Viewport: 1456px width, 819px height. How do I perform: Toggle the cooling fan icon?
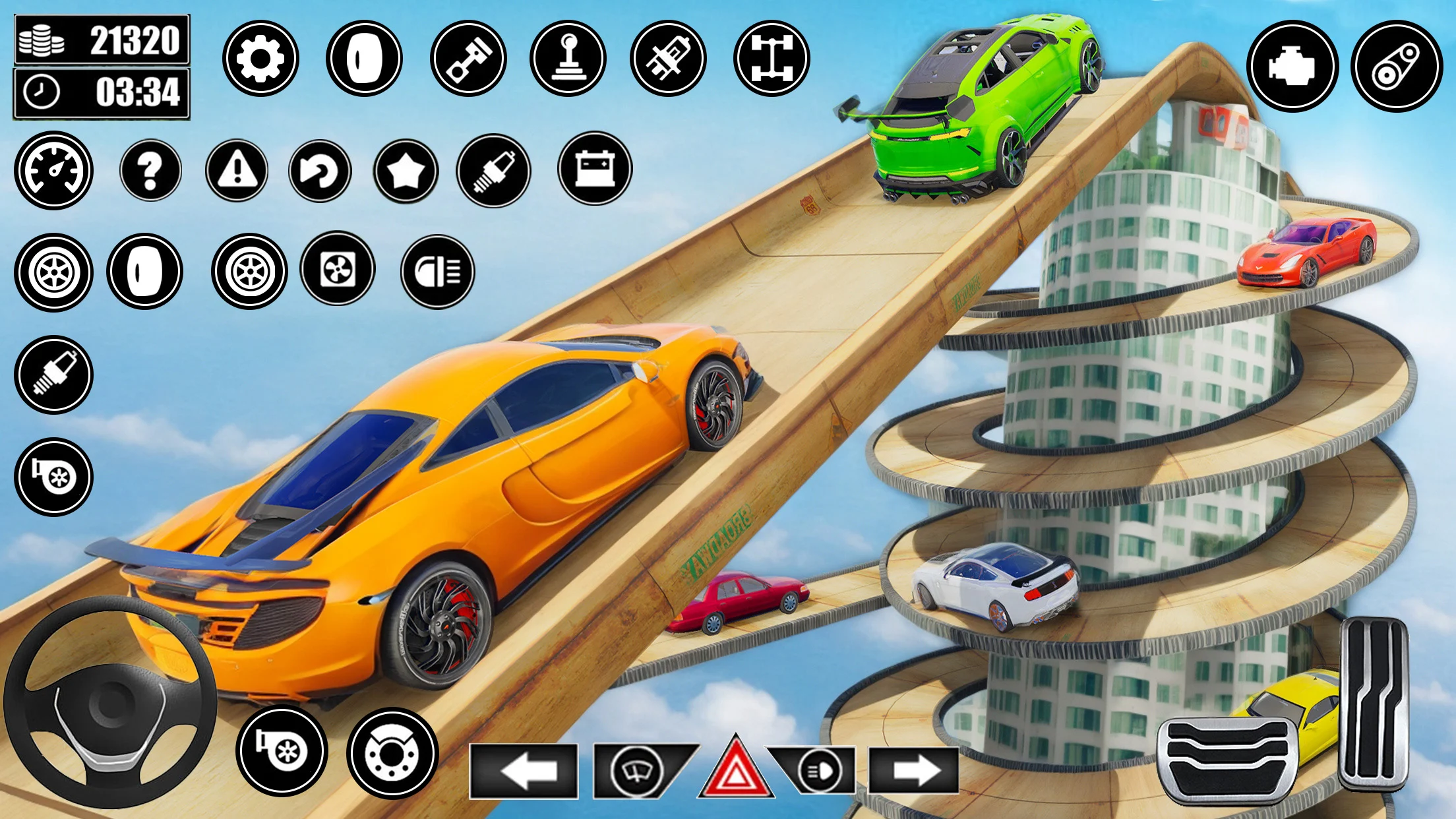[338, 268]
